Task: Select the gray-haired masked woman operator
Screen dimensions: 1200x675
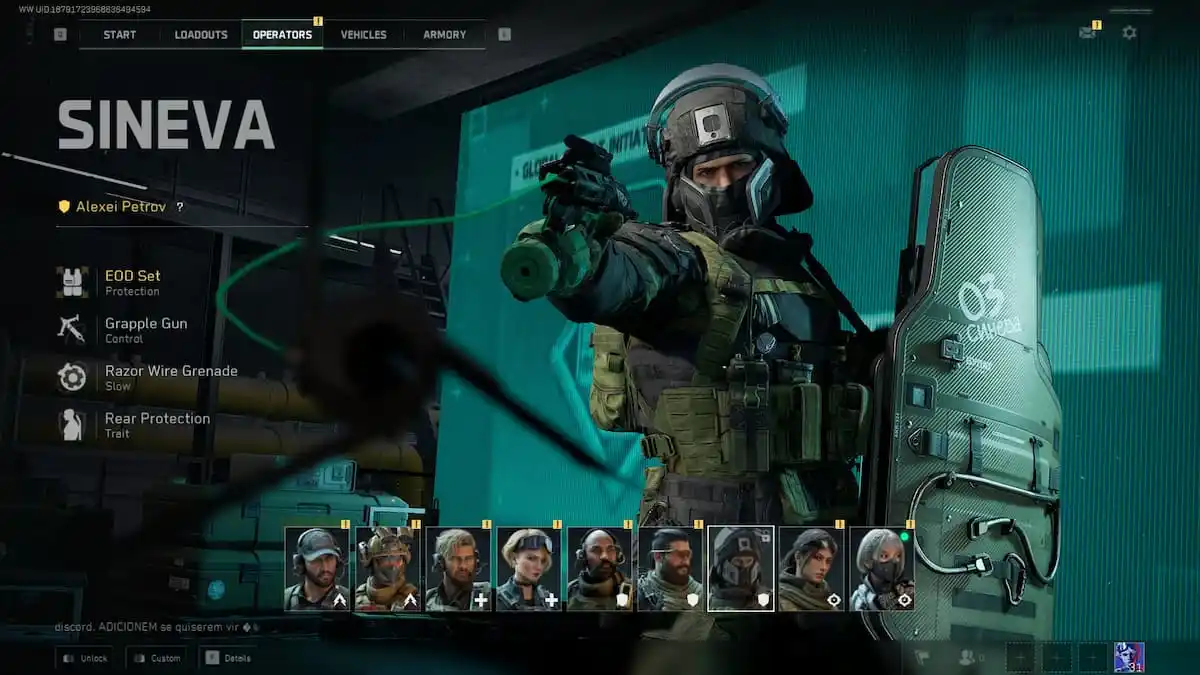Action: pyautogui.click(x=882, y=569)
